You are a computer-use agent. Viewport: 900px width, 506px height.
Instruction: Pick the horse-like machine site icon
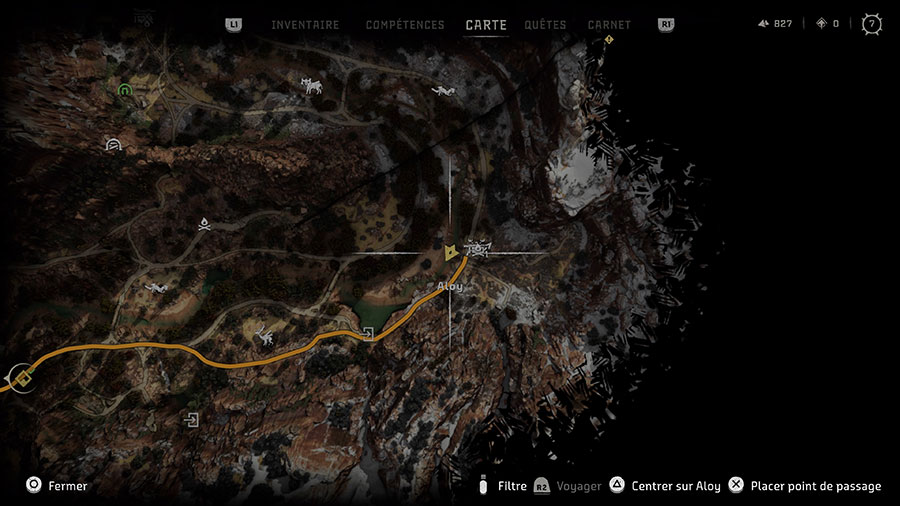click(x=313, y=86)
